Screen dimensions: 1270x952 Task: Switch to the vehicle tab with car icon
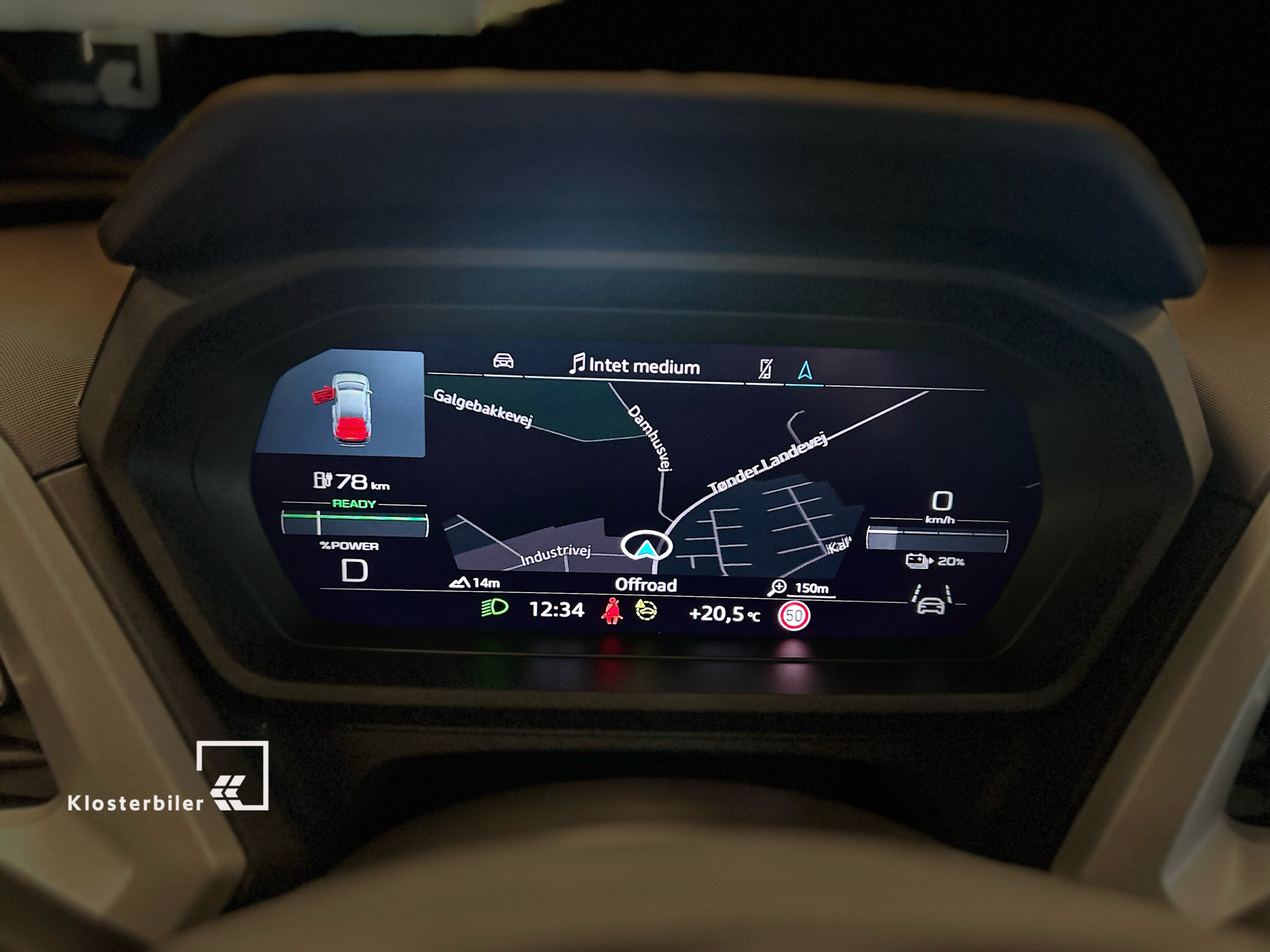[503, 362]
